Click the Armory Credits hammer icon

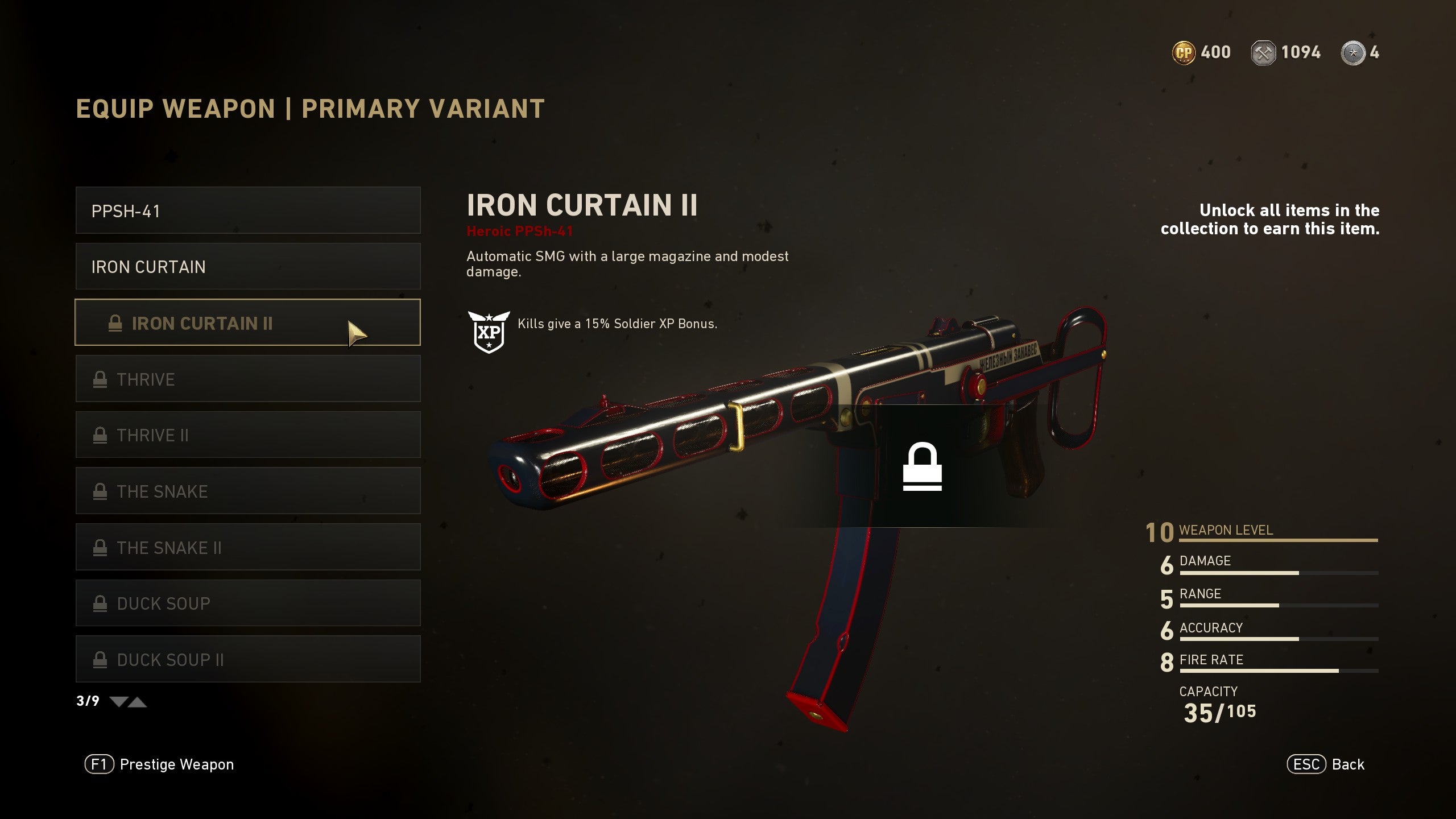(x=1264, y=52)
